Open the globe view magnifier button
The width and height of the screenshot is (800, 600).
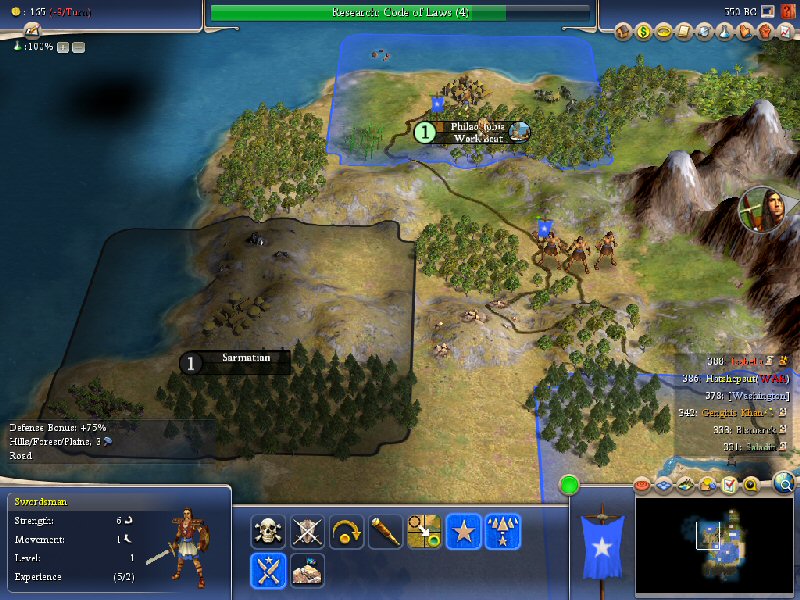[x=785, y=484]
